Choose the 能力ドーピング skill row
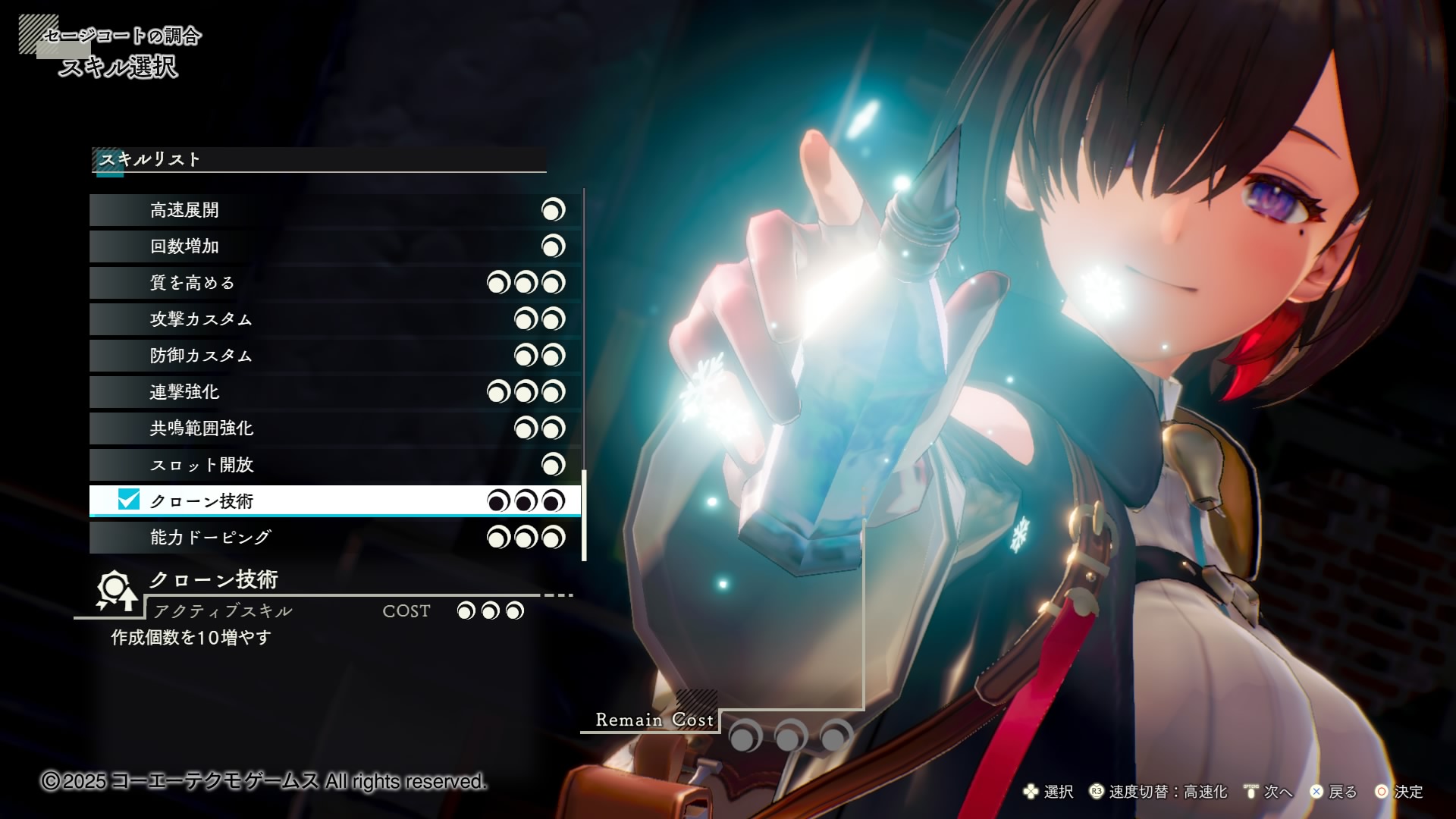The height and width of the screenshot is (819, 1456). (334, 538)
